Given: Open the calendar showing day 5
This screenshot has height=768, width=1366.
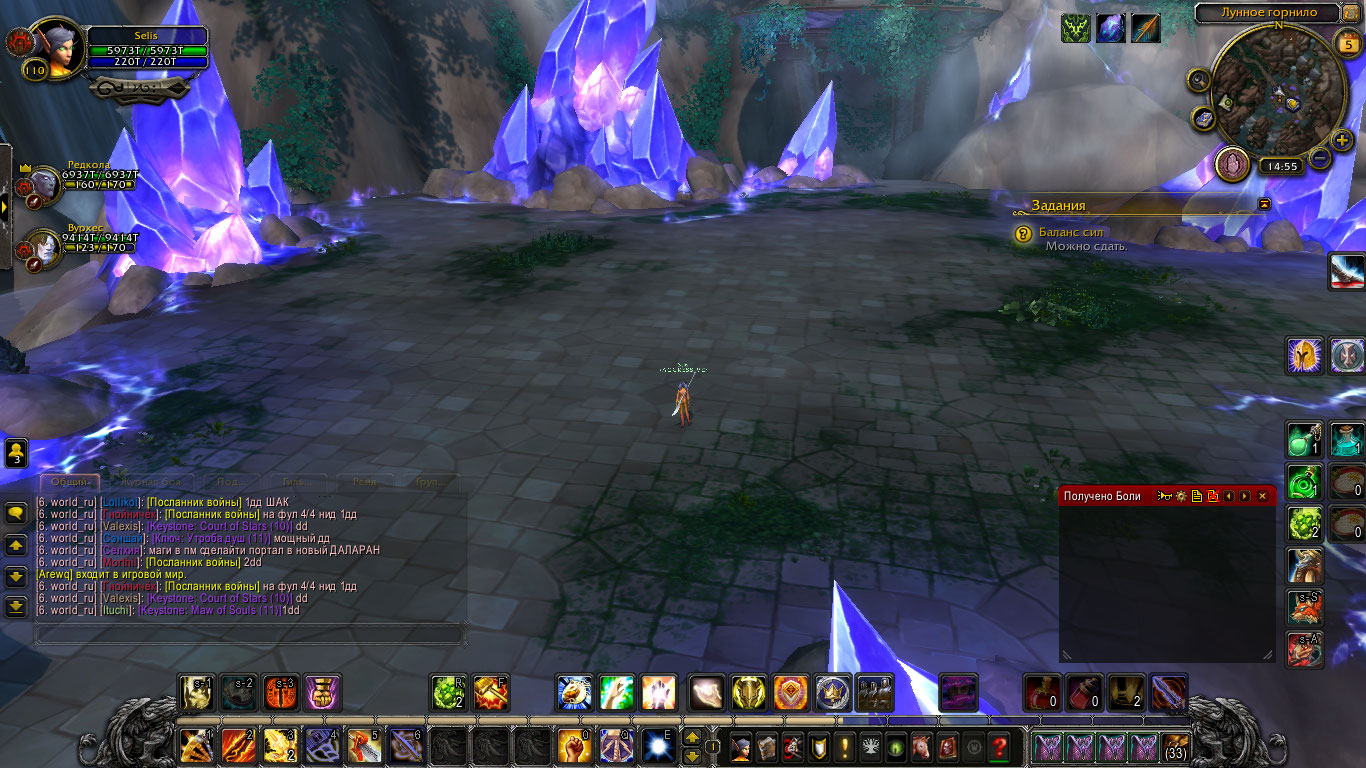Looking at the screenshot, I should pos(1347,43).
